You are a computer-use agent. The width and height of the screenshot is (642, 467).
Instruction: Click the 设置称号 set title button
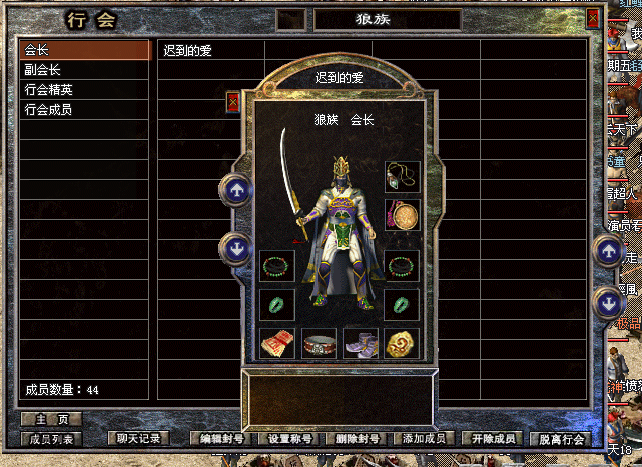(x=291, y=438)
